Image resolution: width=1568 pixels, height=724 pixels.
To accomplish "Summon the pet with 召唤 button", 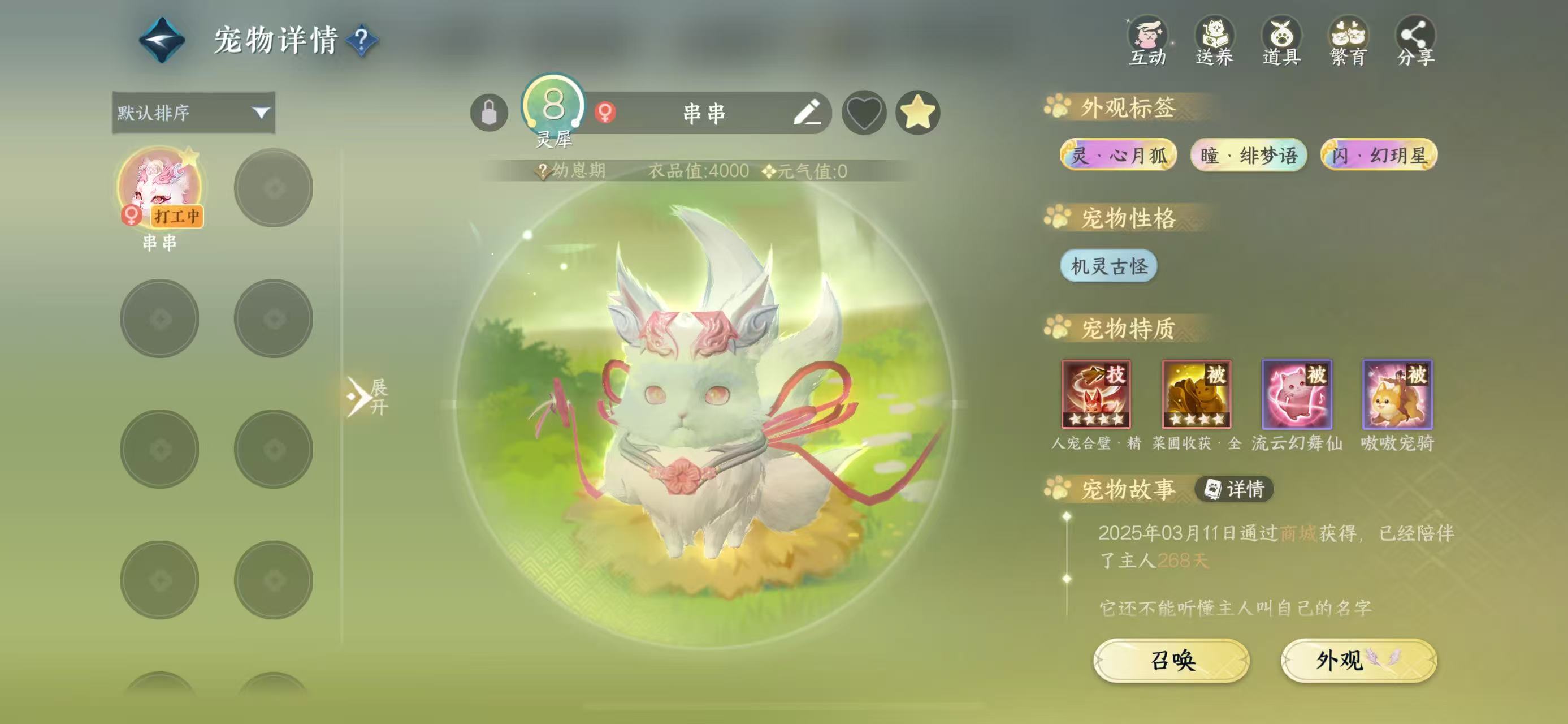I will (x=1172, y=660).
